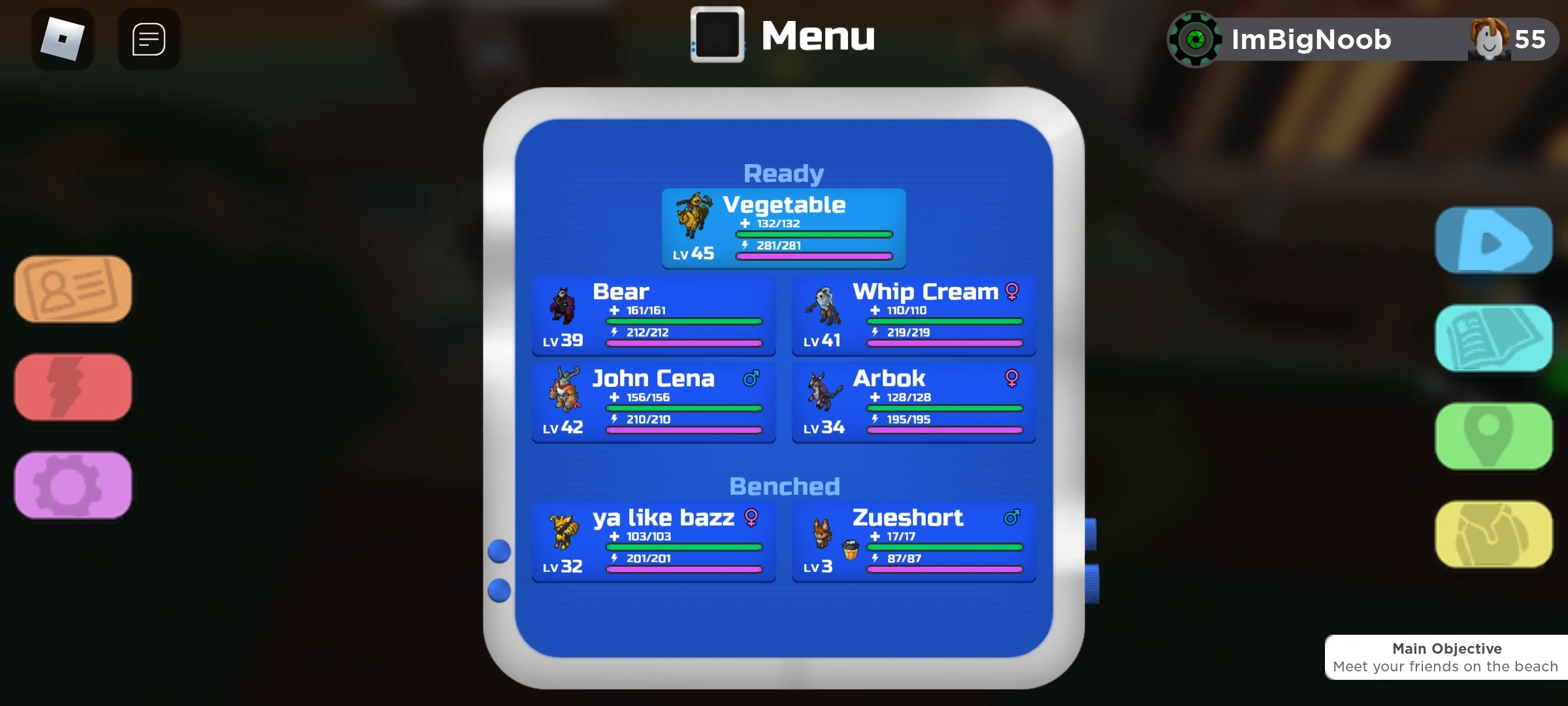
Task: Select the Bear party card
Action: [x=653, y=316]
